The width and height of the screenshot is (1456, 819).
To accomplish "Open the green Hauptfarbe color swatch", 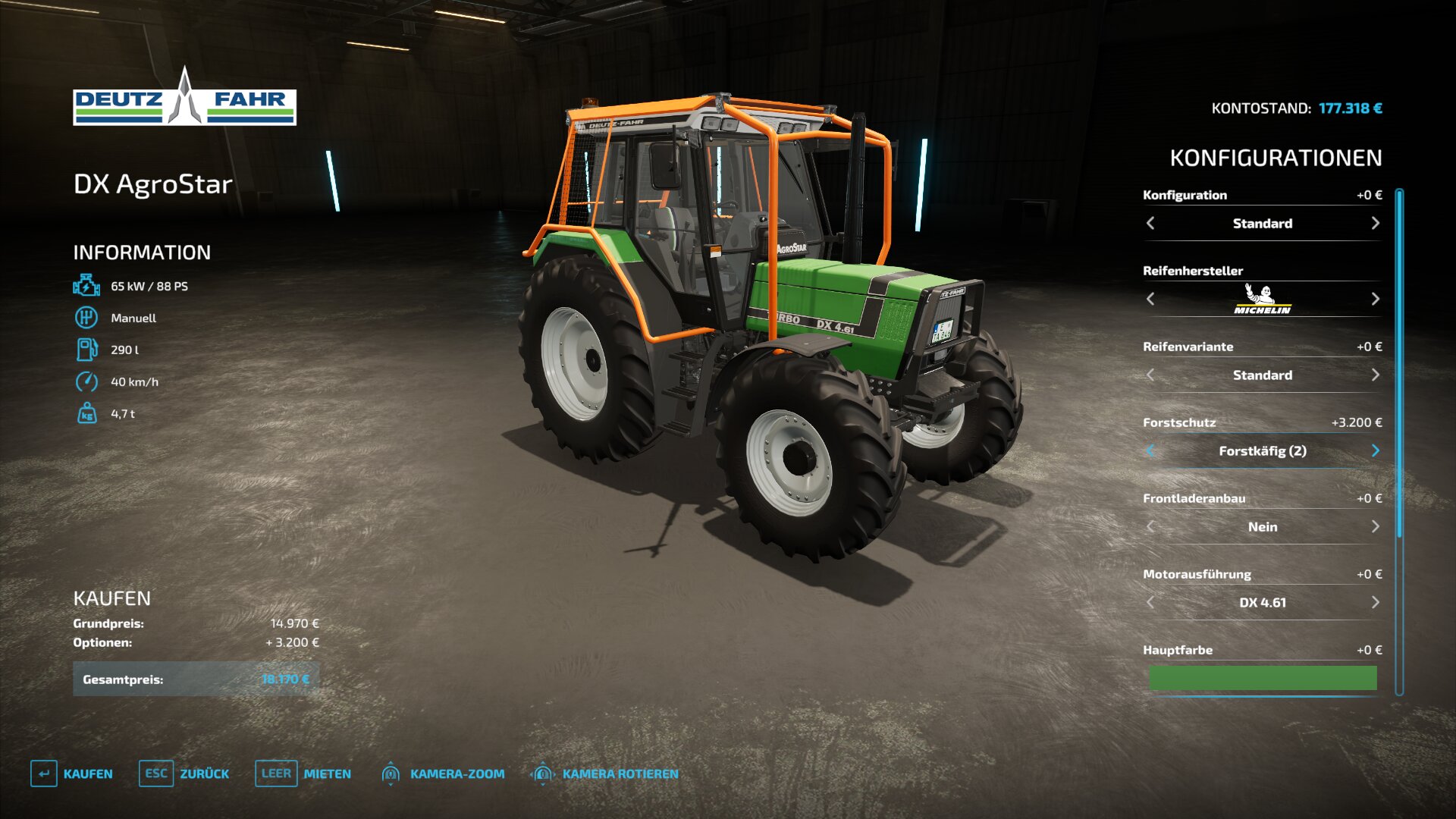I will pos(1262,677).
